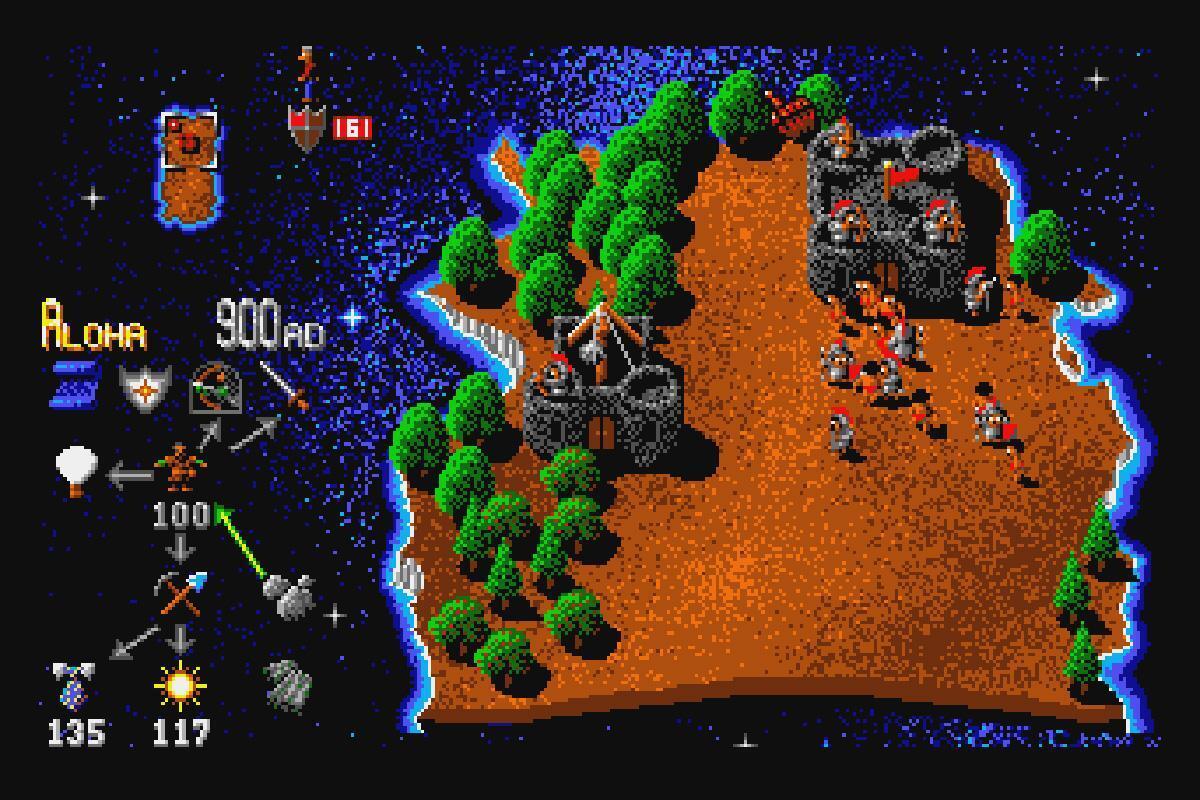Choose the sword offence icon
This screenshot has height=800, width=1200.
(284, 386)
